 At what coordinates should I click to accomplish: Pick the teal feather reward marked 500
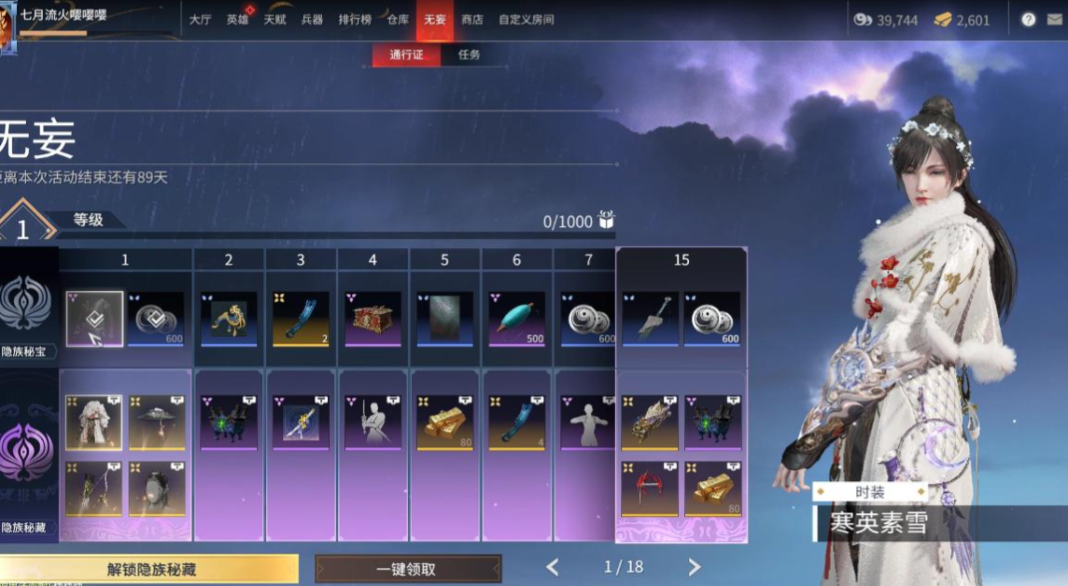point(516,319)
